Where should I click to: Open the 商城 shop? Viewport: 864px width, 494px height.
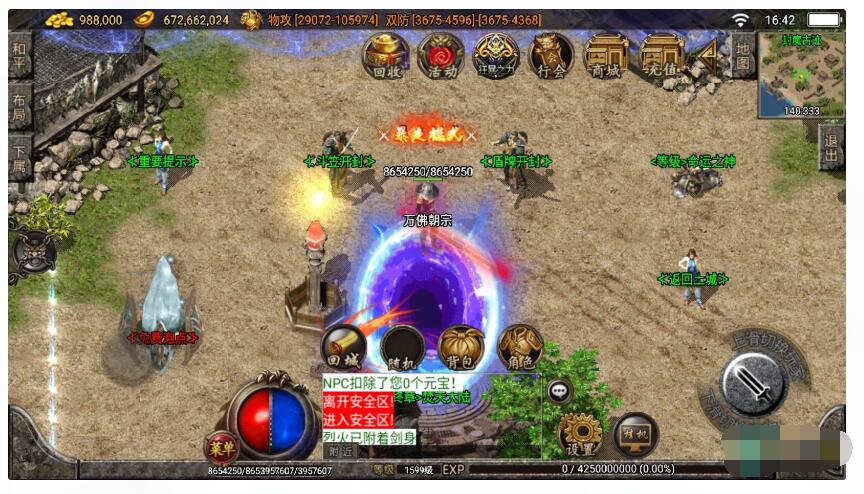pyautogui.click(x=606, y=54)
